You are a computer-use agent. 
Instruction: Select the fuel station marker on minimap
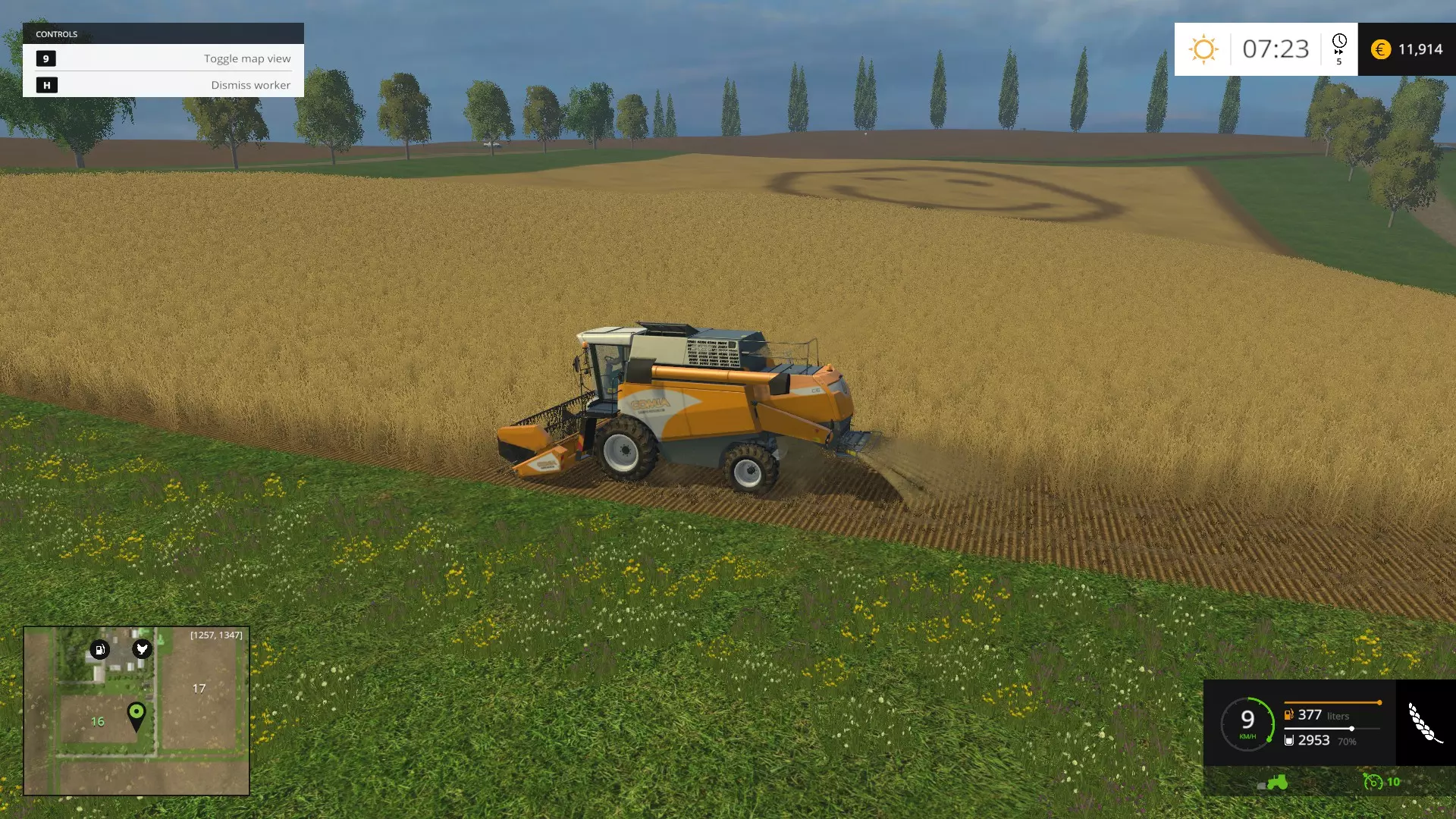[99, 649]
